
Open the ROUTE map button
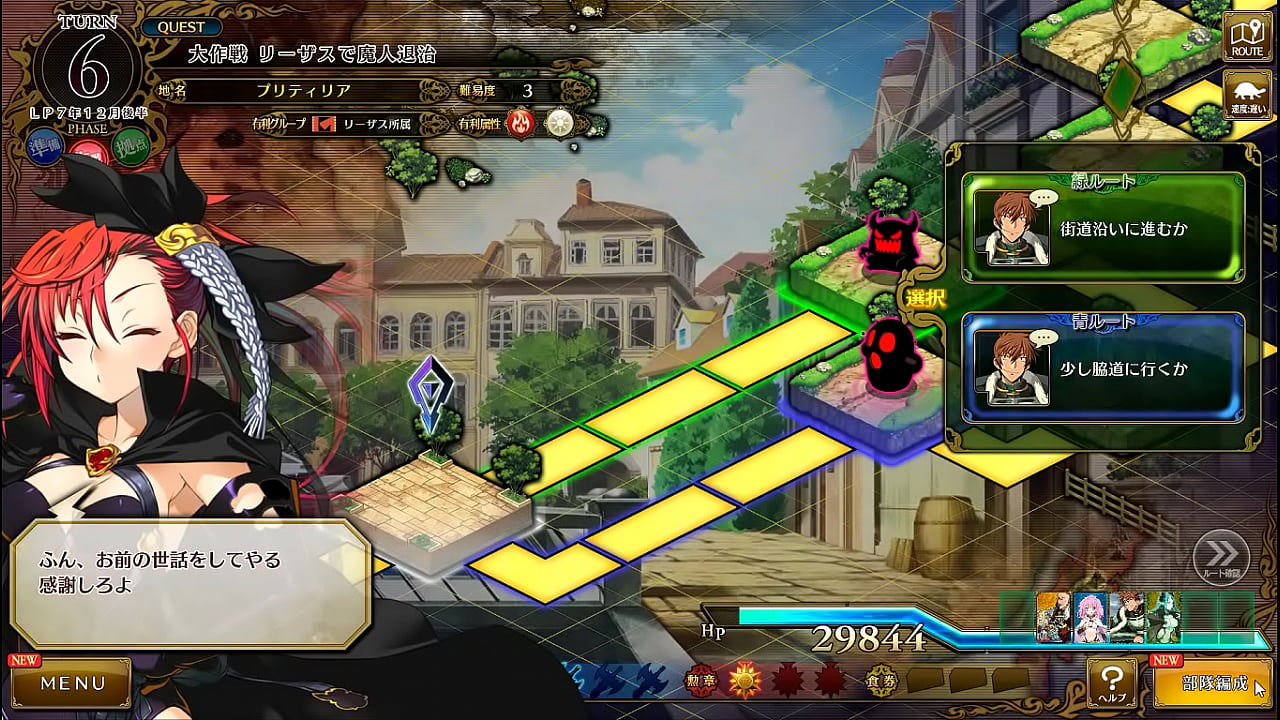pyautogui.click(x=1247, y=37)
